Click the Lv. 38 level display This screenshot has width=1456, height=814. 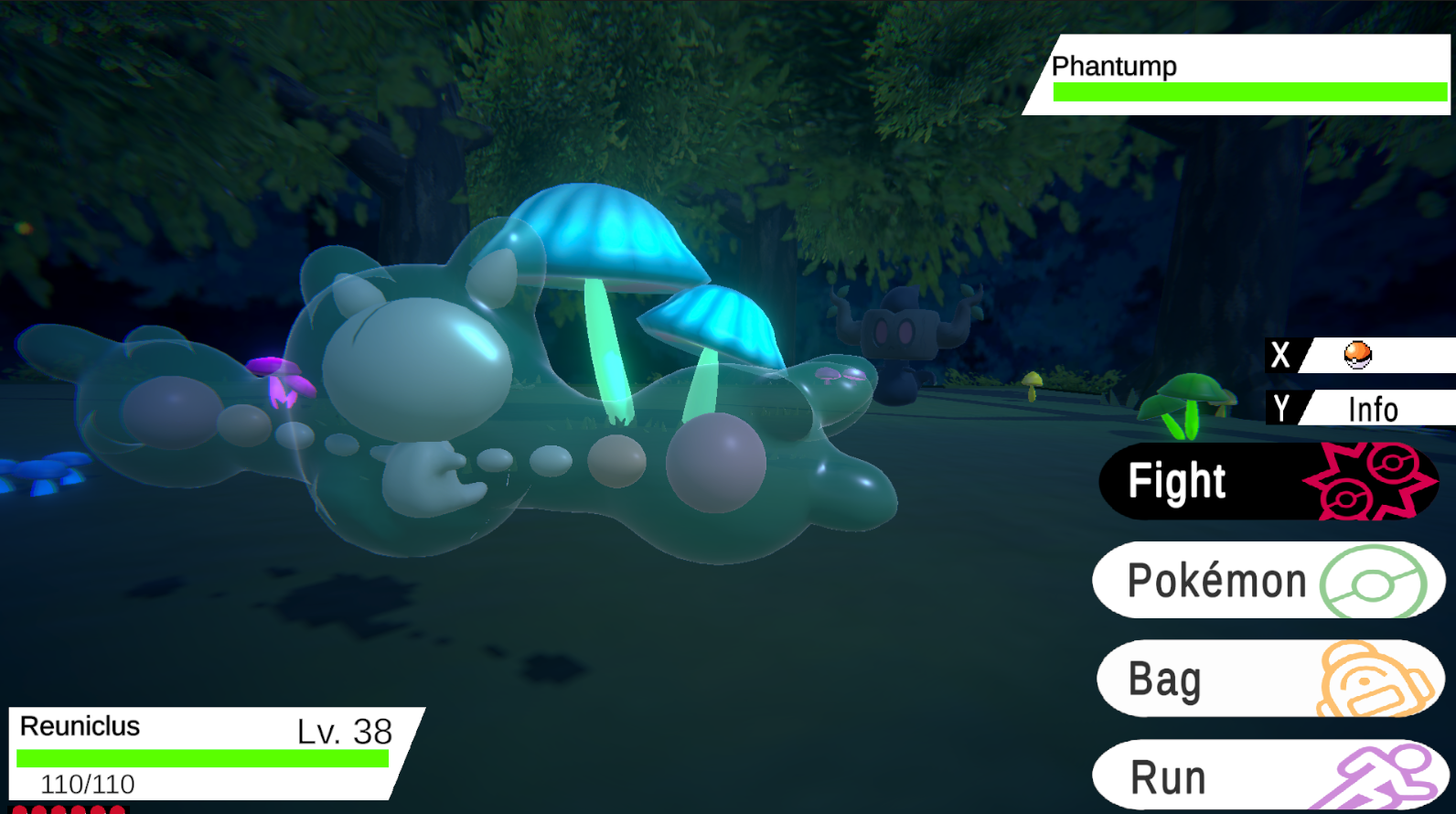click(343, 732)
